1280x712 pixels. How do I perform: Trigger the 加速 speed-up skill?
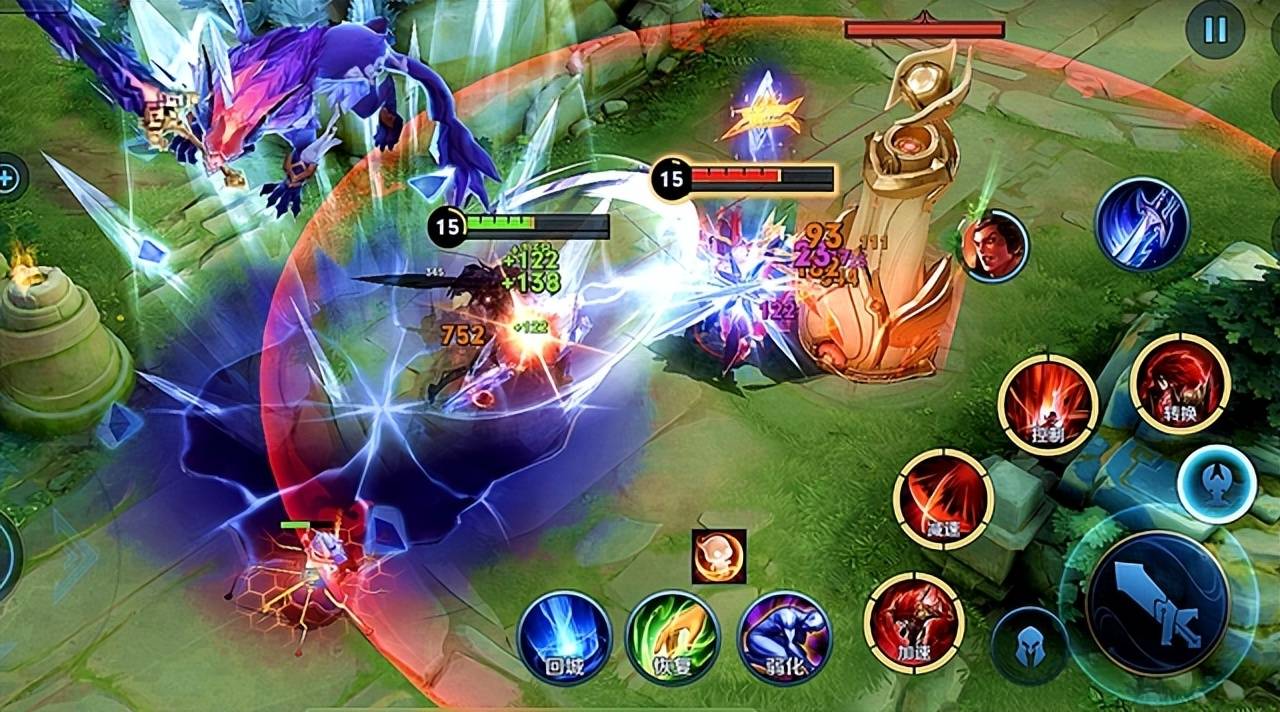914,622
